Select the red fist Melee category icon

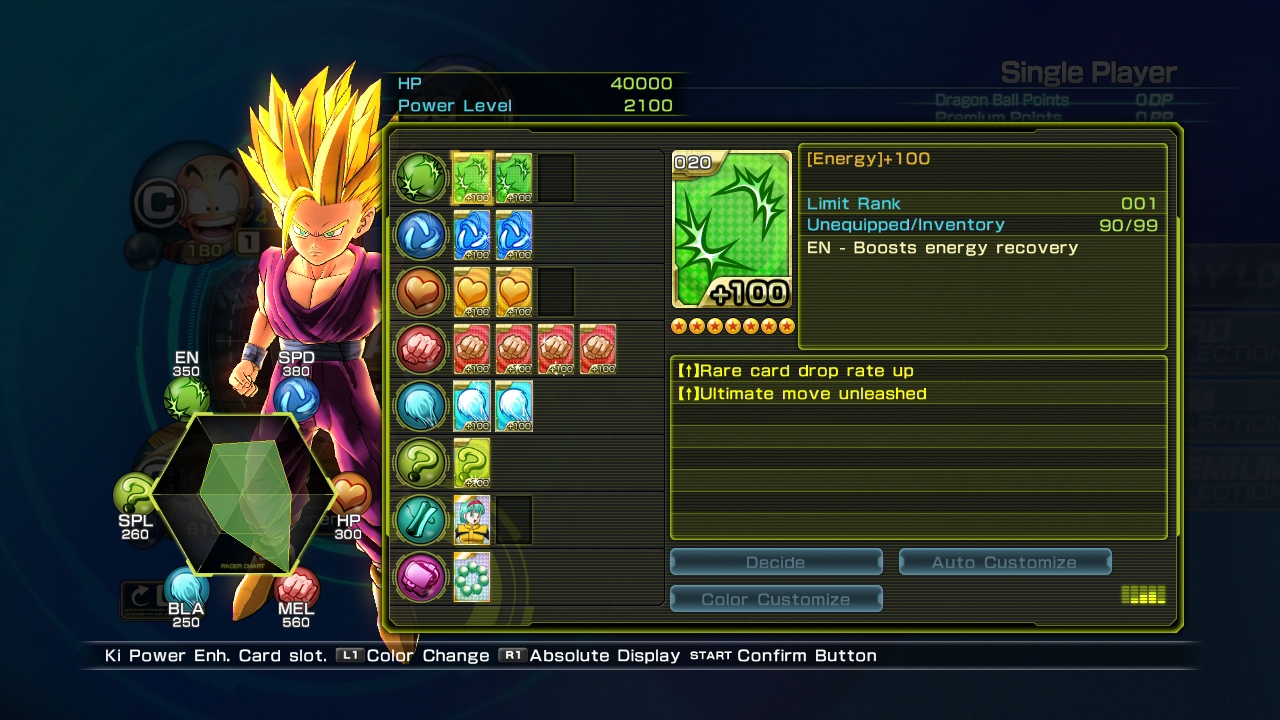(421, 349)
